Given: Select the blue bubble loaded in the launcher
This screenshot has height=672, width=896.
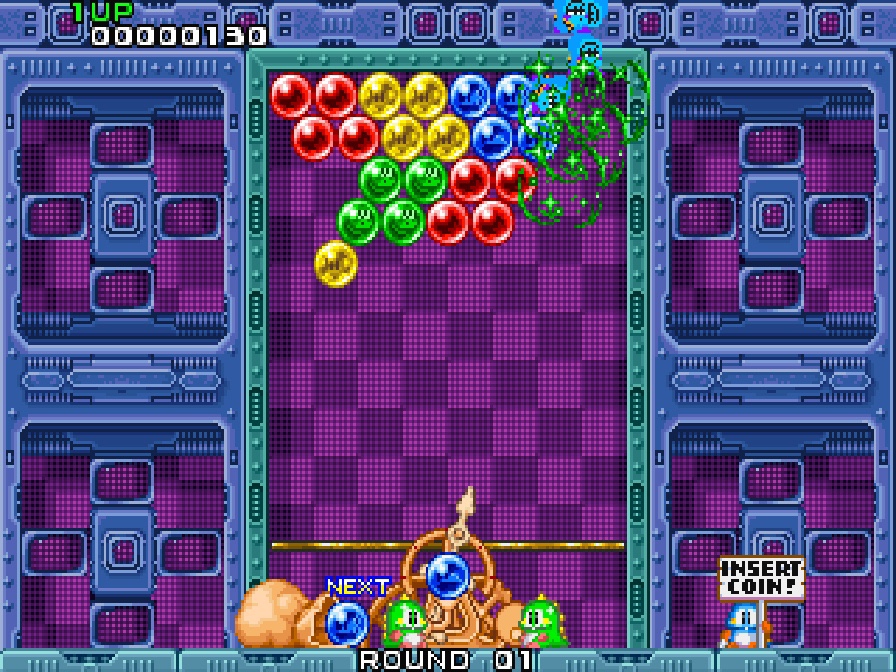Looking at the screenshot, I should coord(447,576).
